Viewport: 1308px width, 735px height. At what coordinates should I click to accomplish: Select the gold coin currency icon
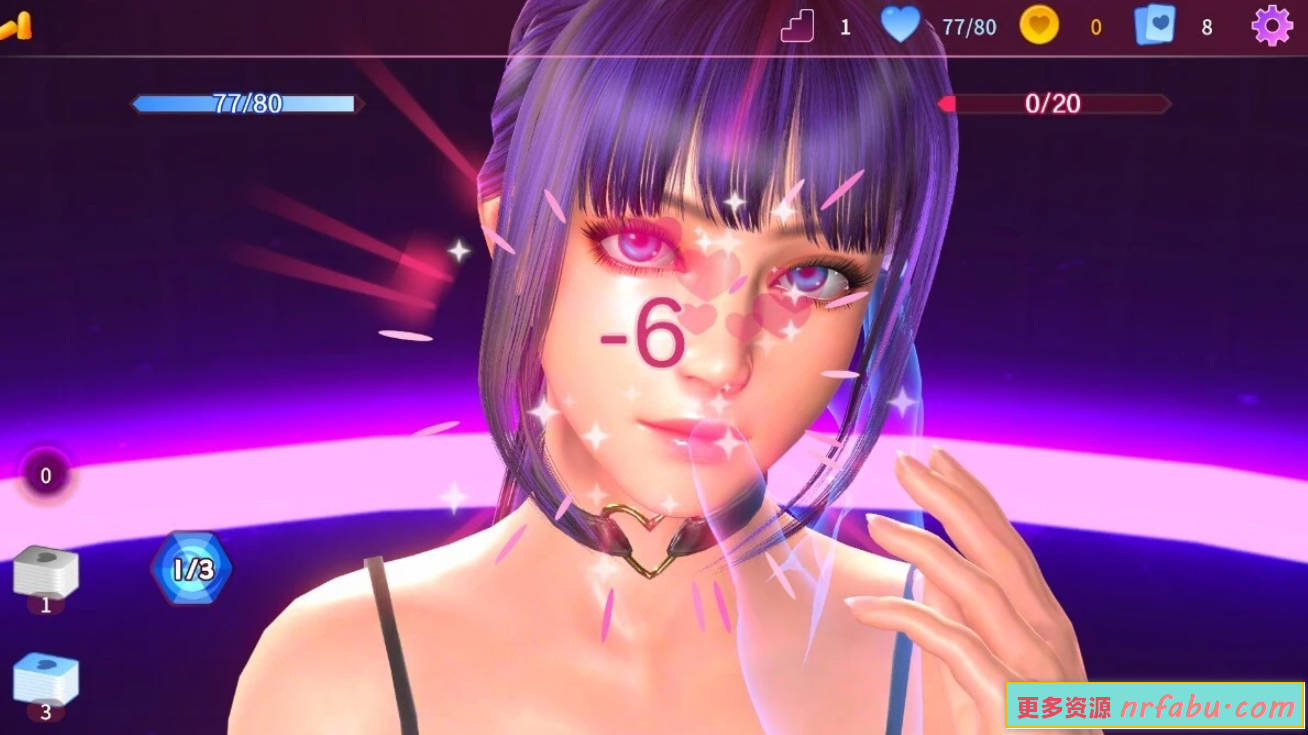tap(1040, 25)
